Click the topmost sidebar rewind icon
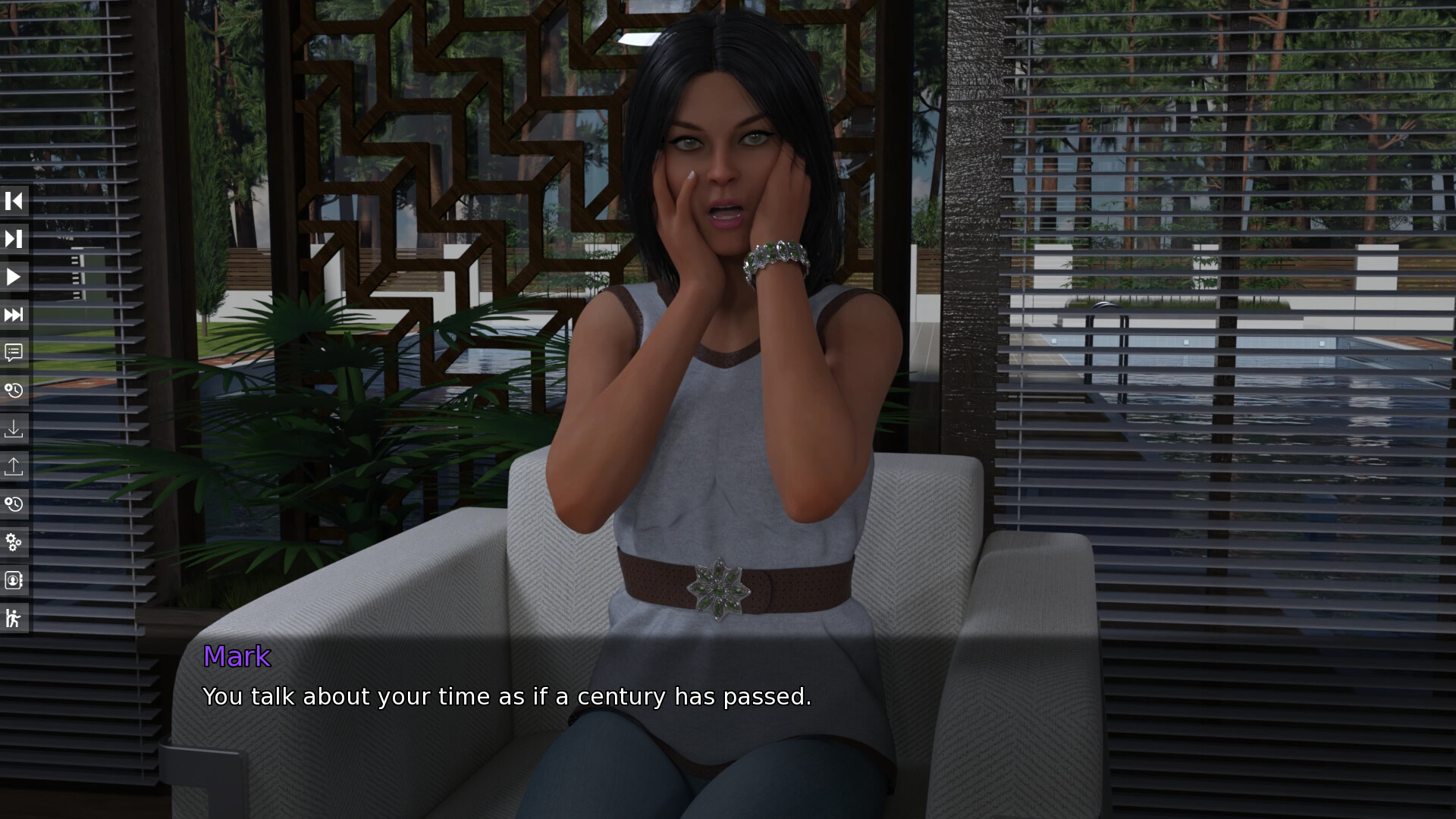 point(14,201)
